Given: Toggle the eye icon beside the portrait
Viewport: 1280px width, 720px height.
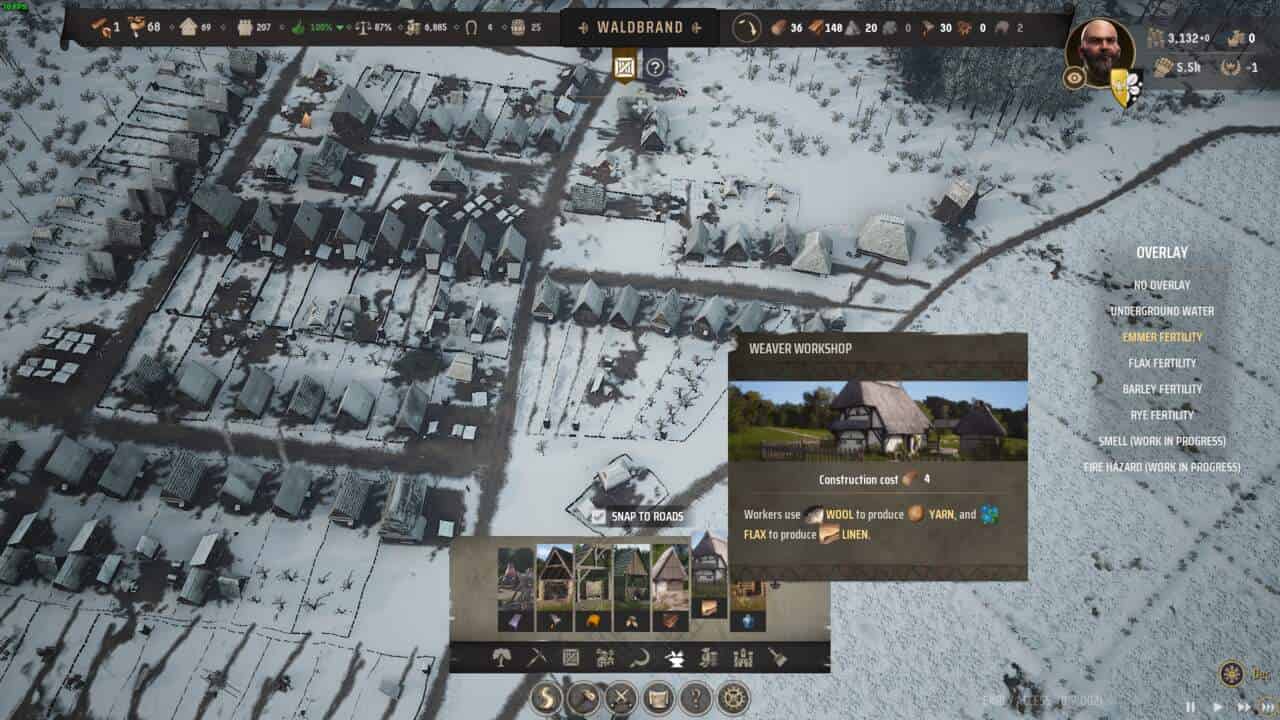Looking at the screenshot, I should click(x=1074, y=77).
